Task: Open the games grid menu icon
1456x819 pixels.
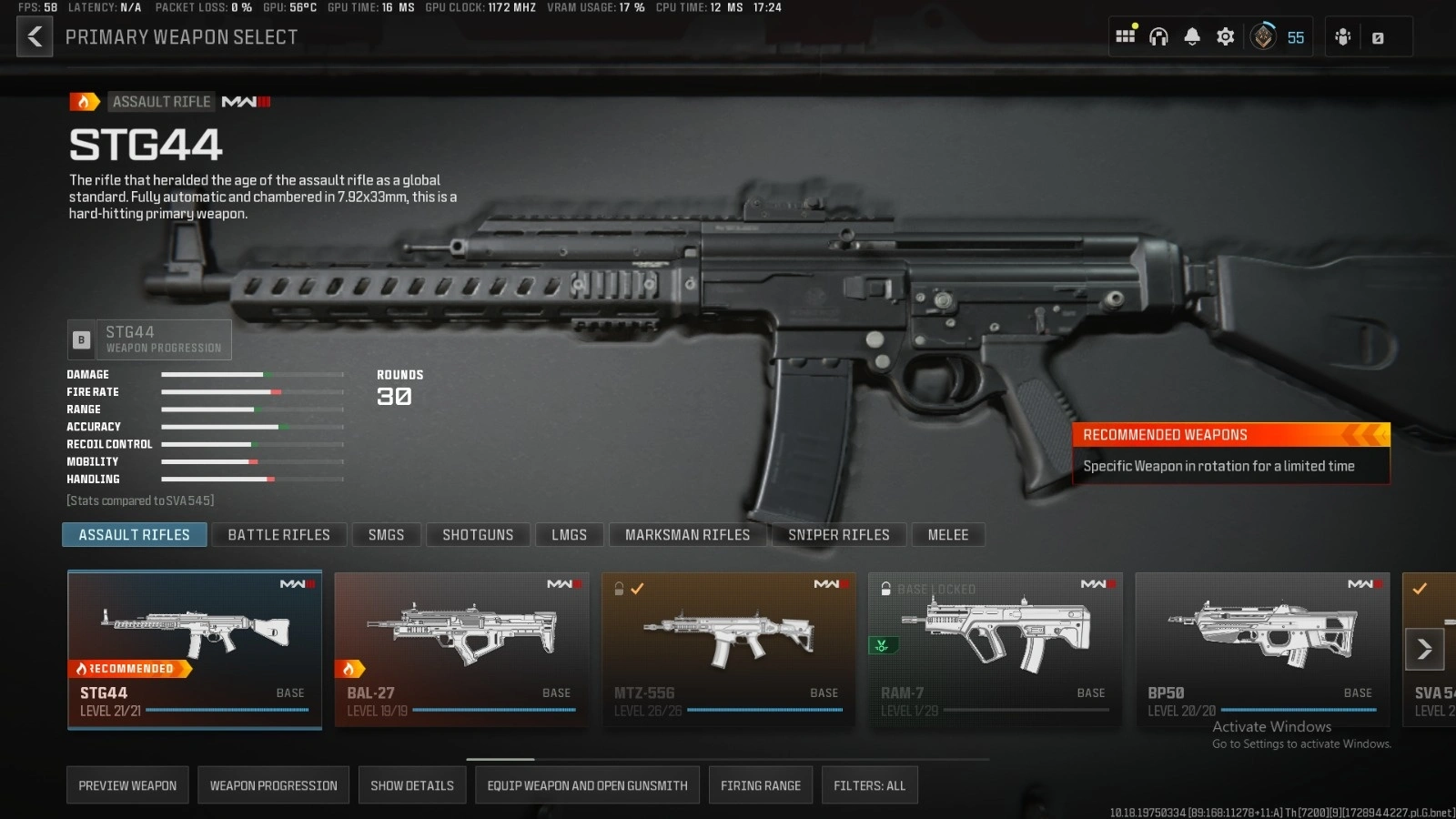Action: (1126, 36)
